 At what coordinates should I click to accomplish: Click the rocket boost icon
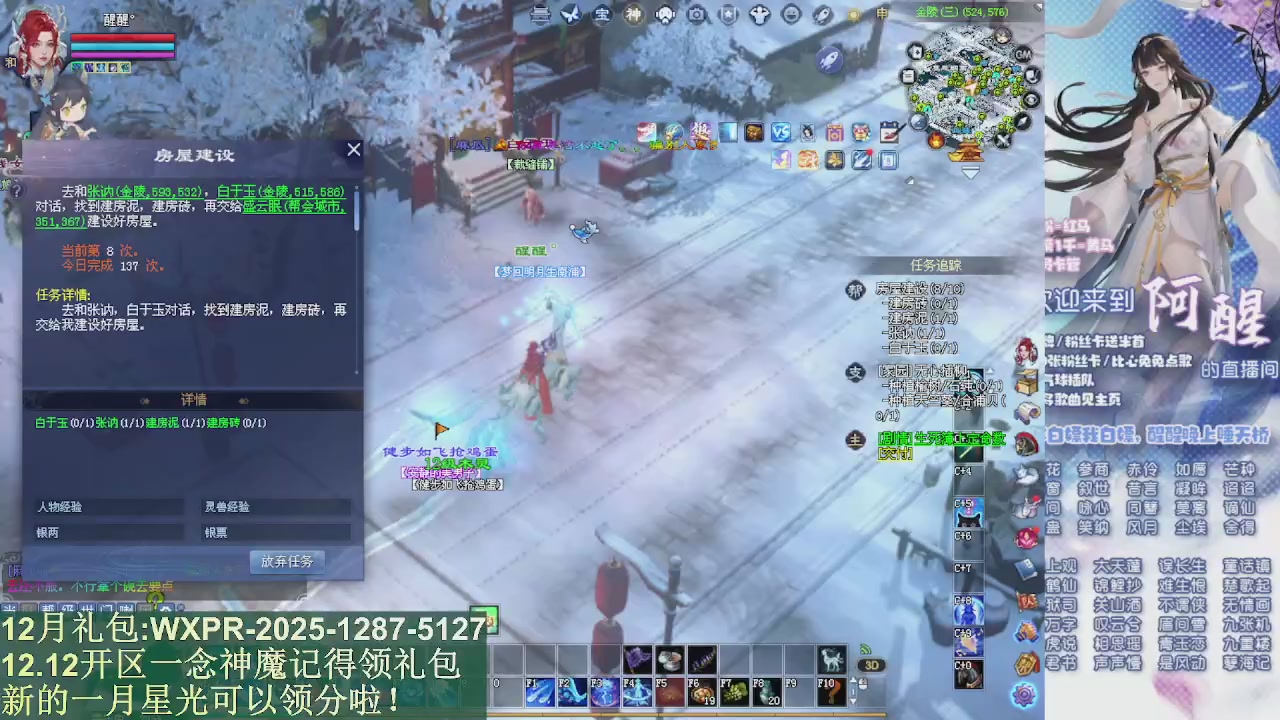click(x=823, y=15)
